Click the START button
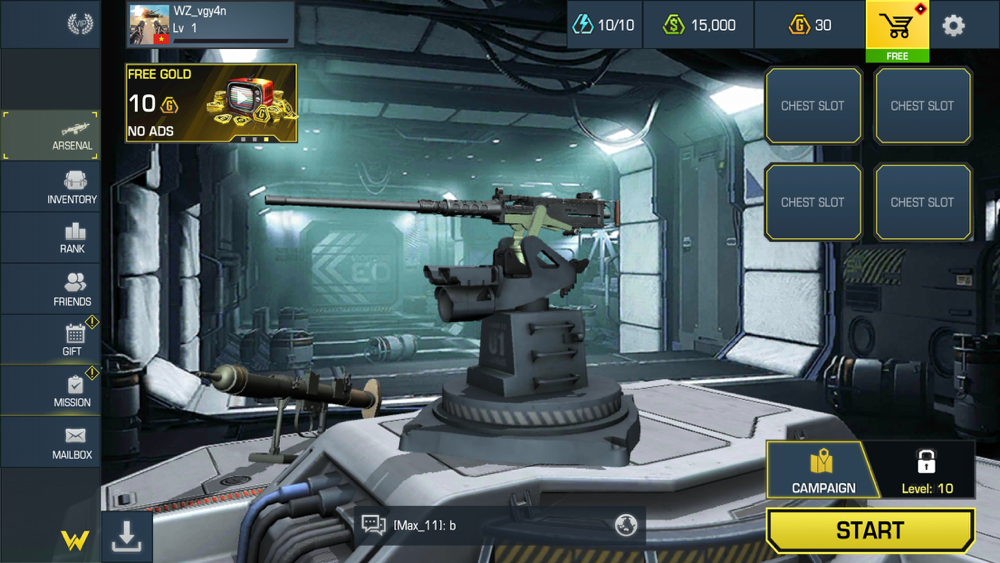Image resolution: width=1000 pixels, height=563 pixels. [869, 530]
